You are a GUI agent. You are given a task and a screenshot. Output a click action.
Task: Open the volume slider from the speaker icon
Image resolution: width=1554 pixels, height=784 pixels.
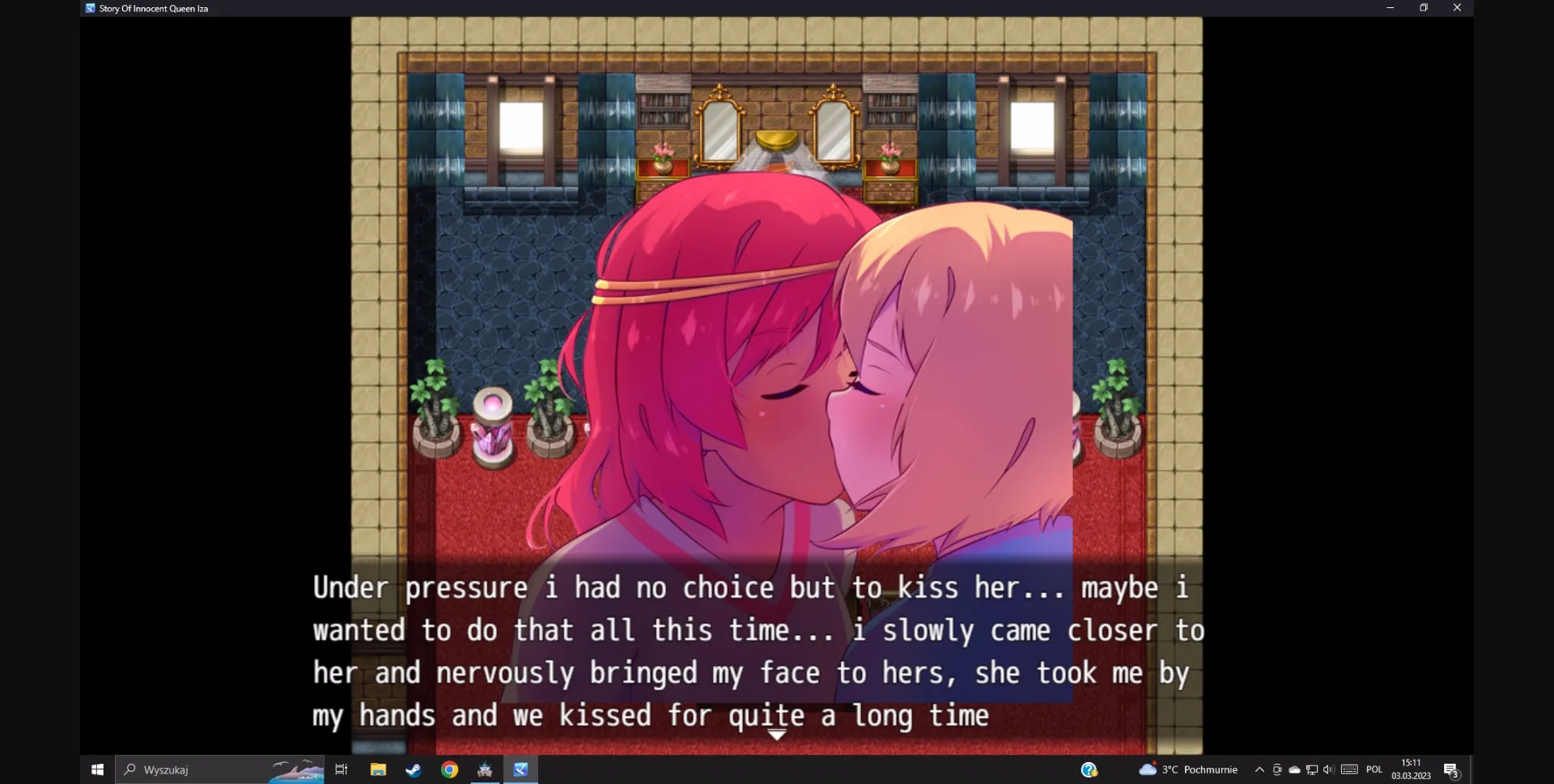coord(1329,769)
